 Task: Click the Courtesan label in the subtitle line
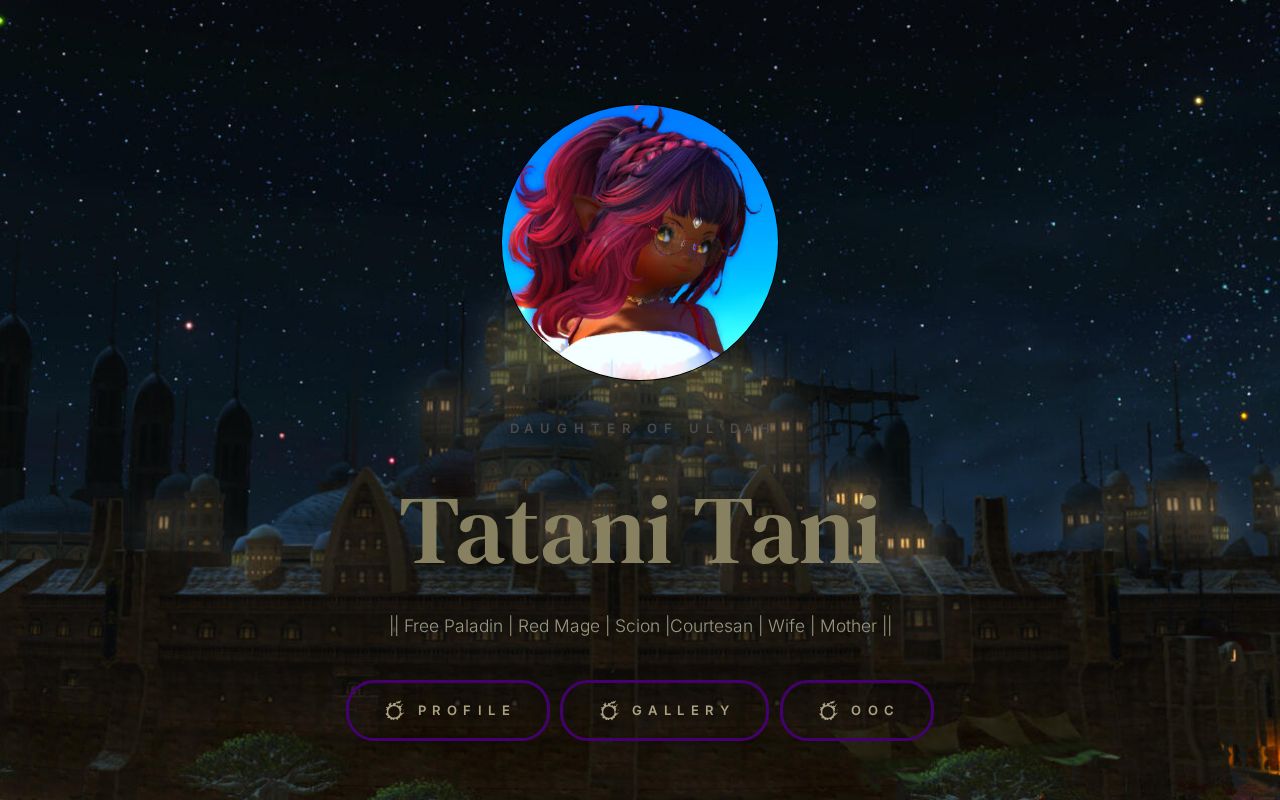(711, 626)
